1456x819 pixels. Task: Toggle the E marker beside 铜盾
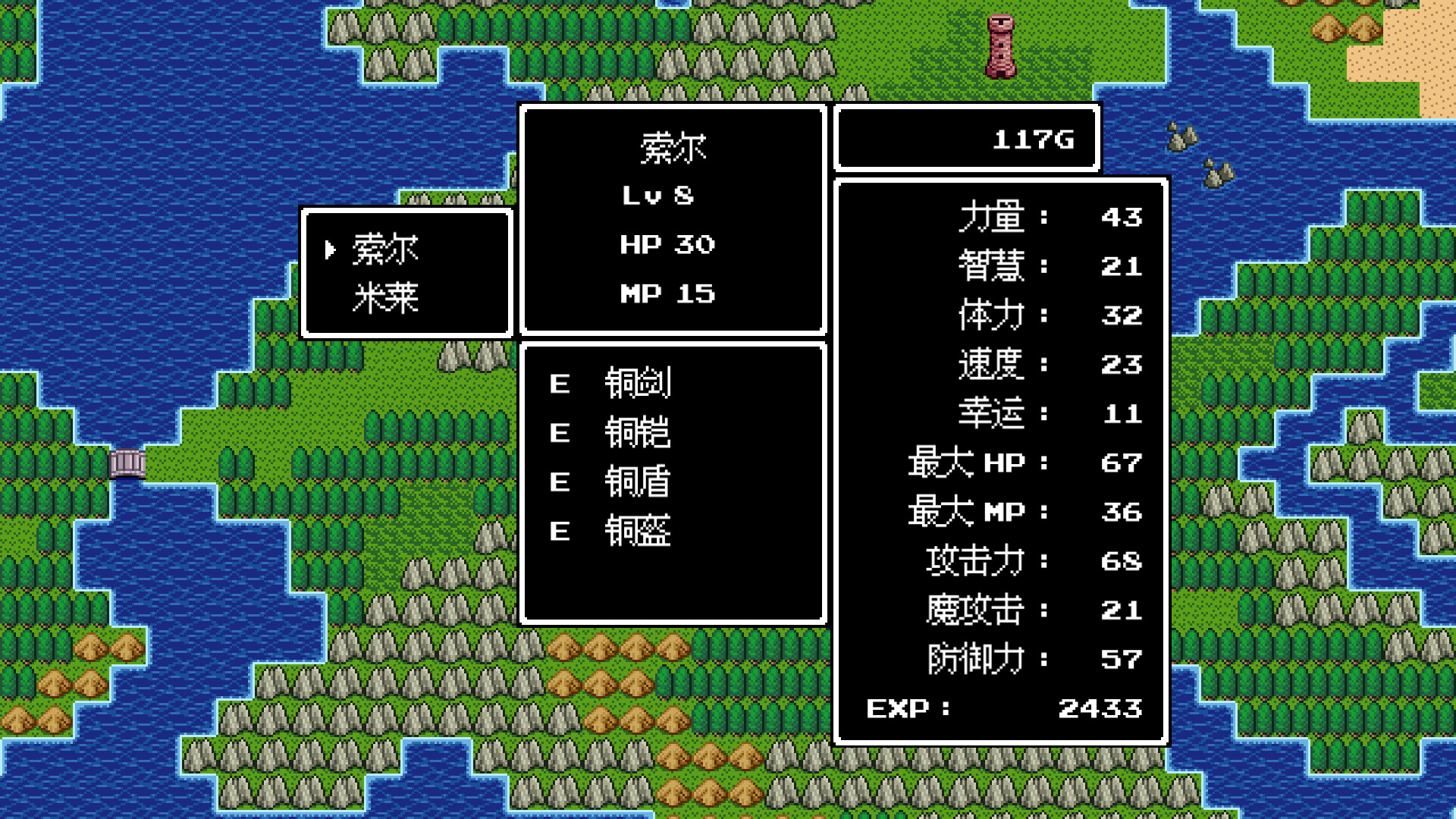560,482
